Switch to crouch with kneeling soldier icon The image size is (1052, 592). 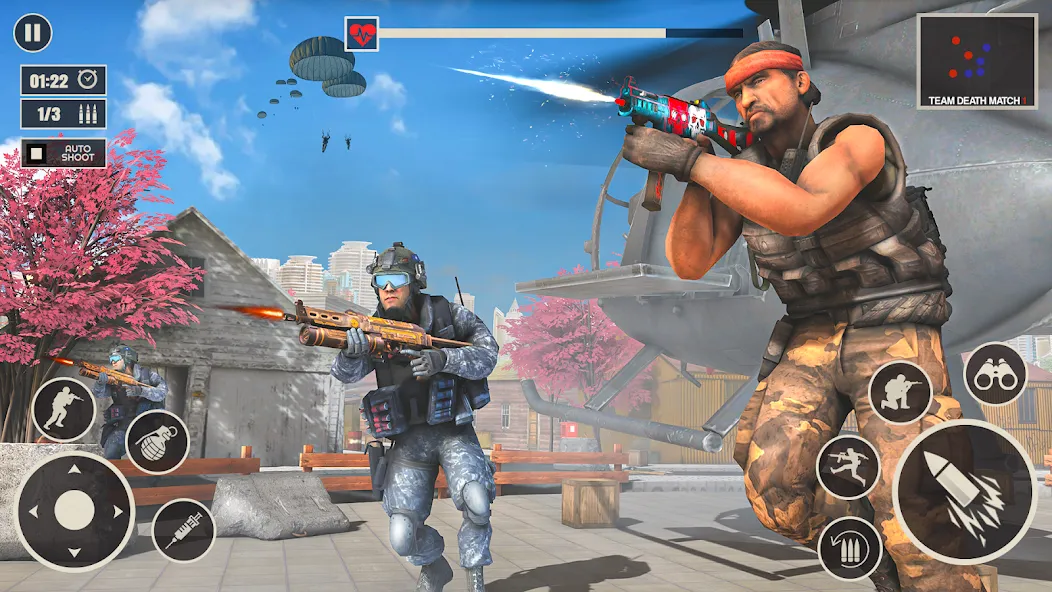[900, 392]
